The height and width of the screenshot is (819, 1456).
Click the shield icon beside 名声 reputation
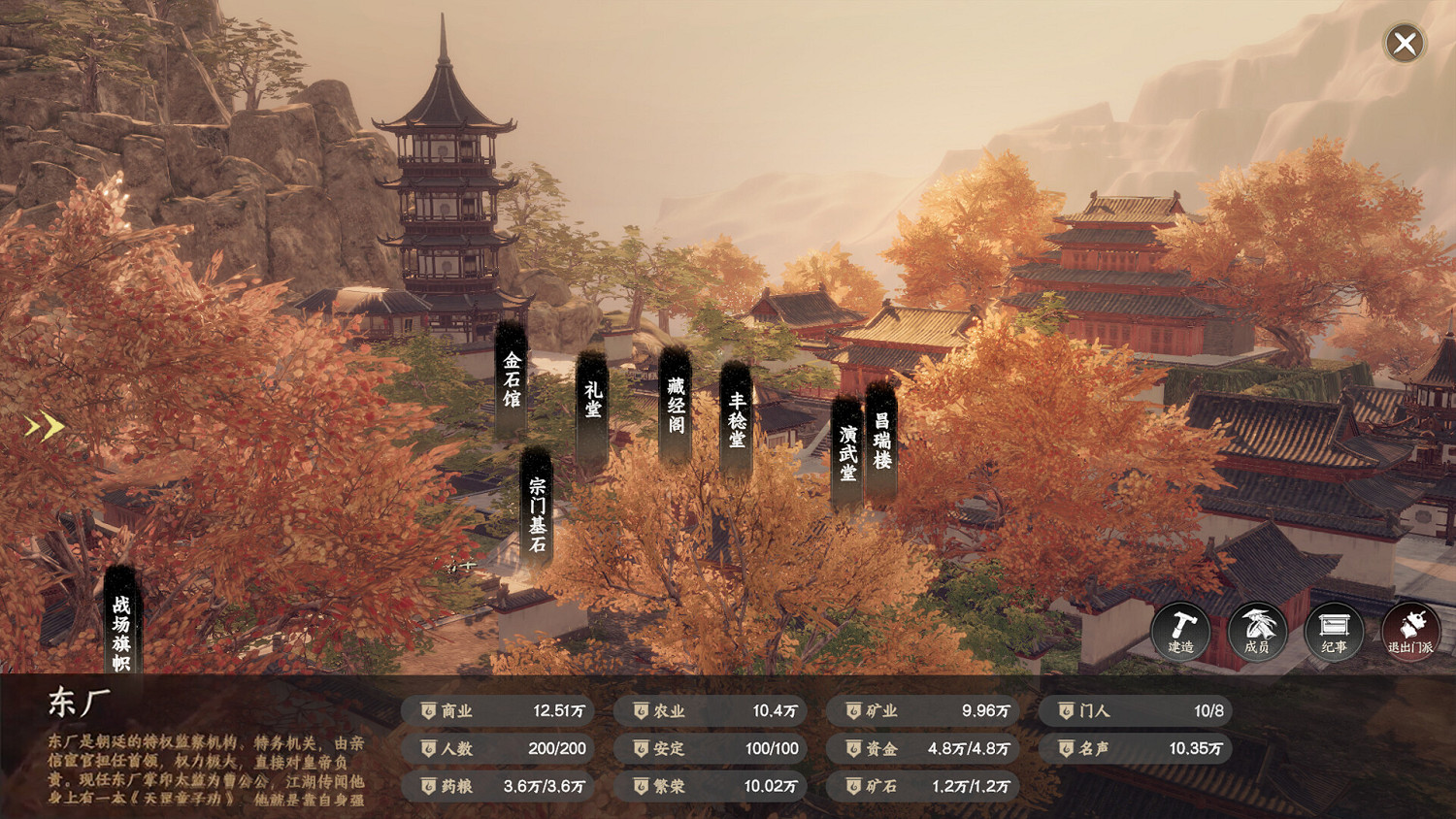(x=1066, y=748)
